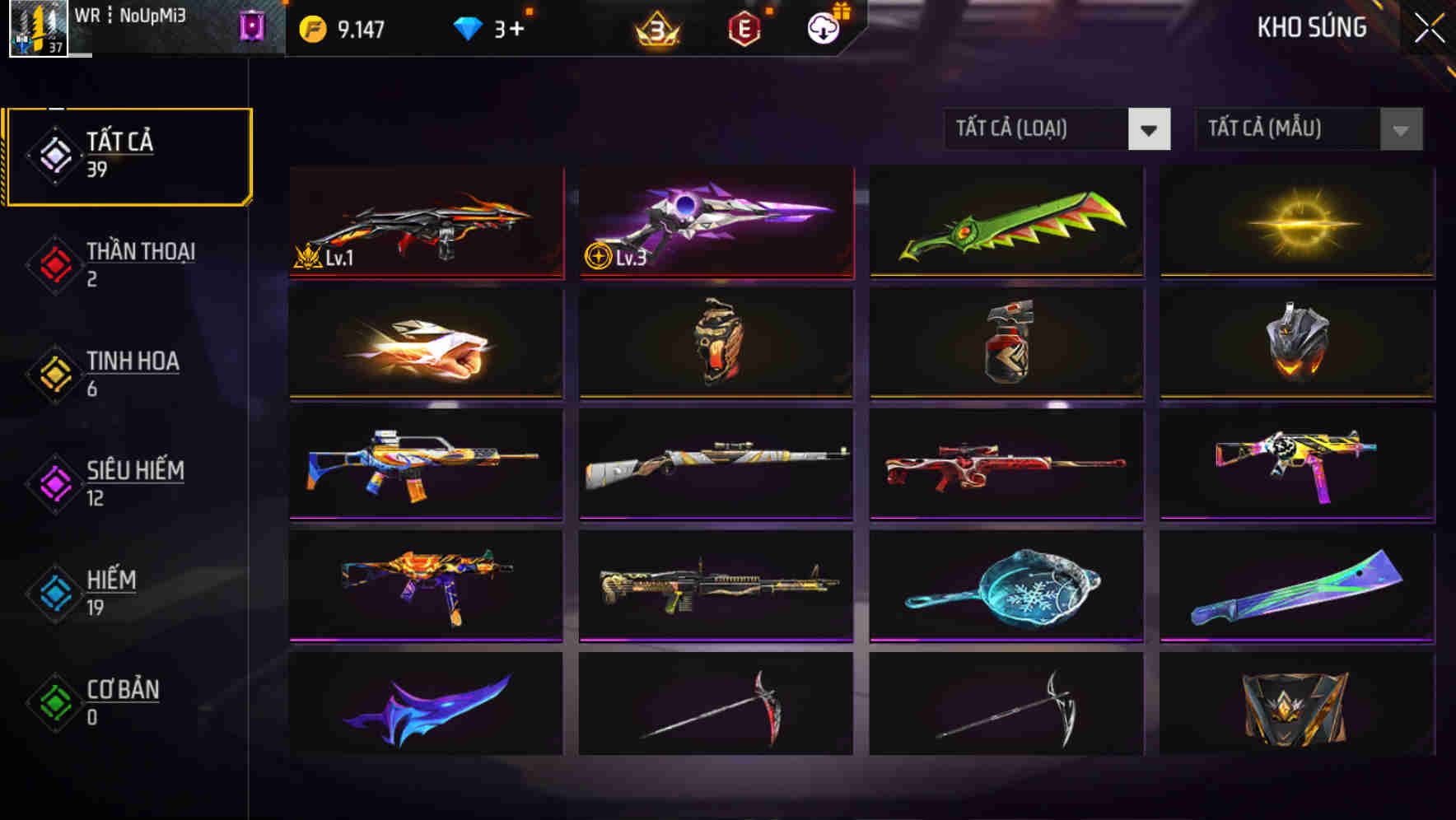The width and height of the screenshot is (1456, 820).
Task: Expand the weapon type dropdown arrow
Action: [x=1150, y=129]
